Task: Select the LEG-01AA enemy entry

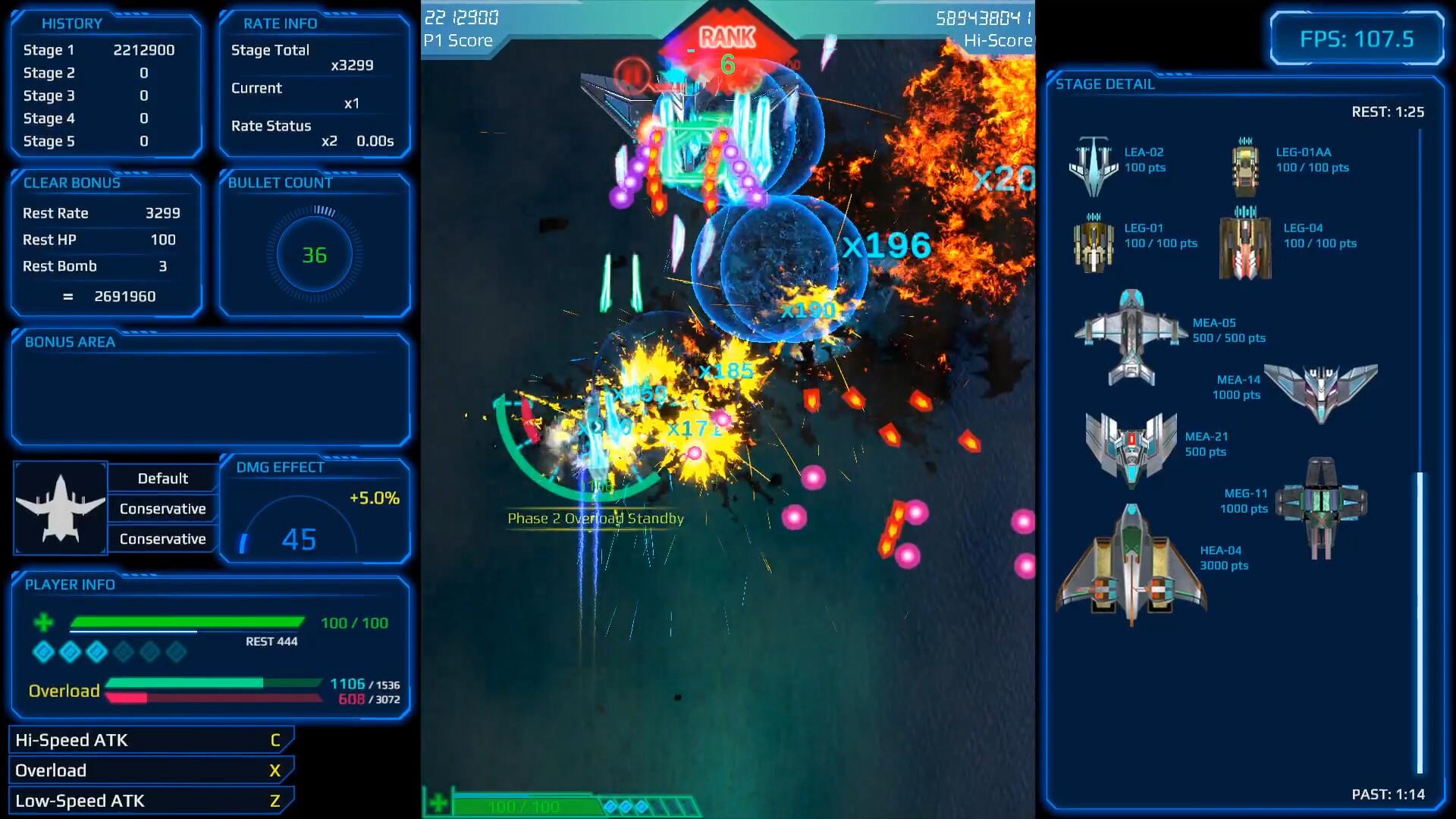Action: coord(1244,166)
